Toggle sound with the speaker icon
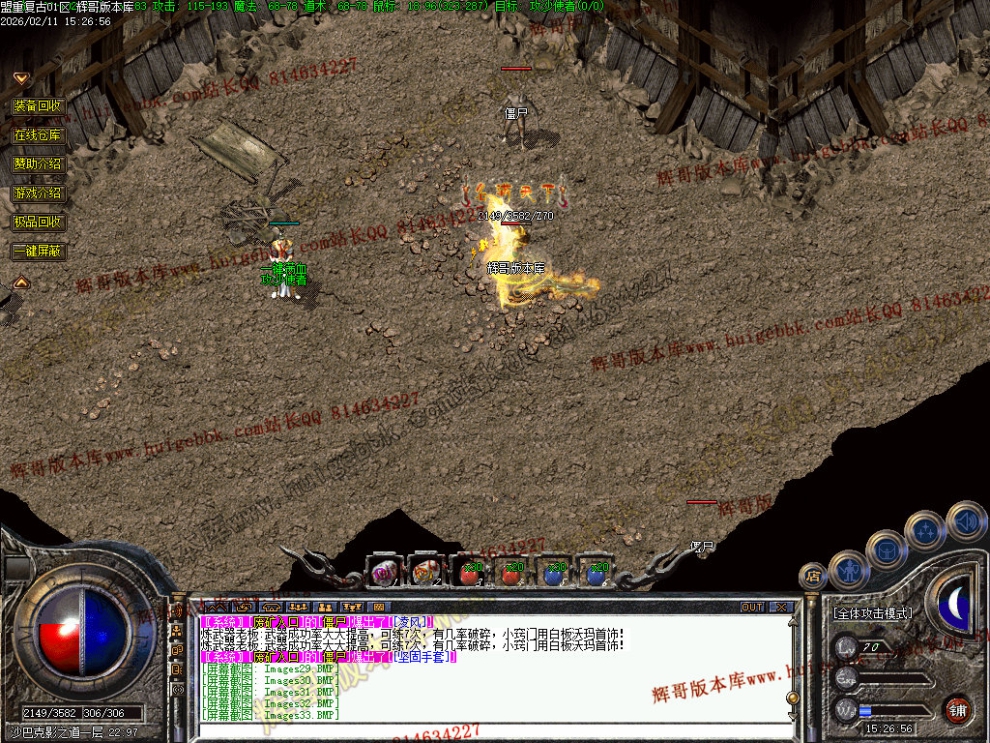Image resolution: width=990 pixels, height=743 pixels. [x=966, y=520]
